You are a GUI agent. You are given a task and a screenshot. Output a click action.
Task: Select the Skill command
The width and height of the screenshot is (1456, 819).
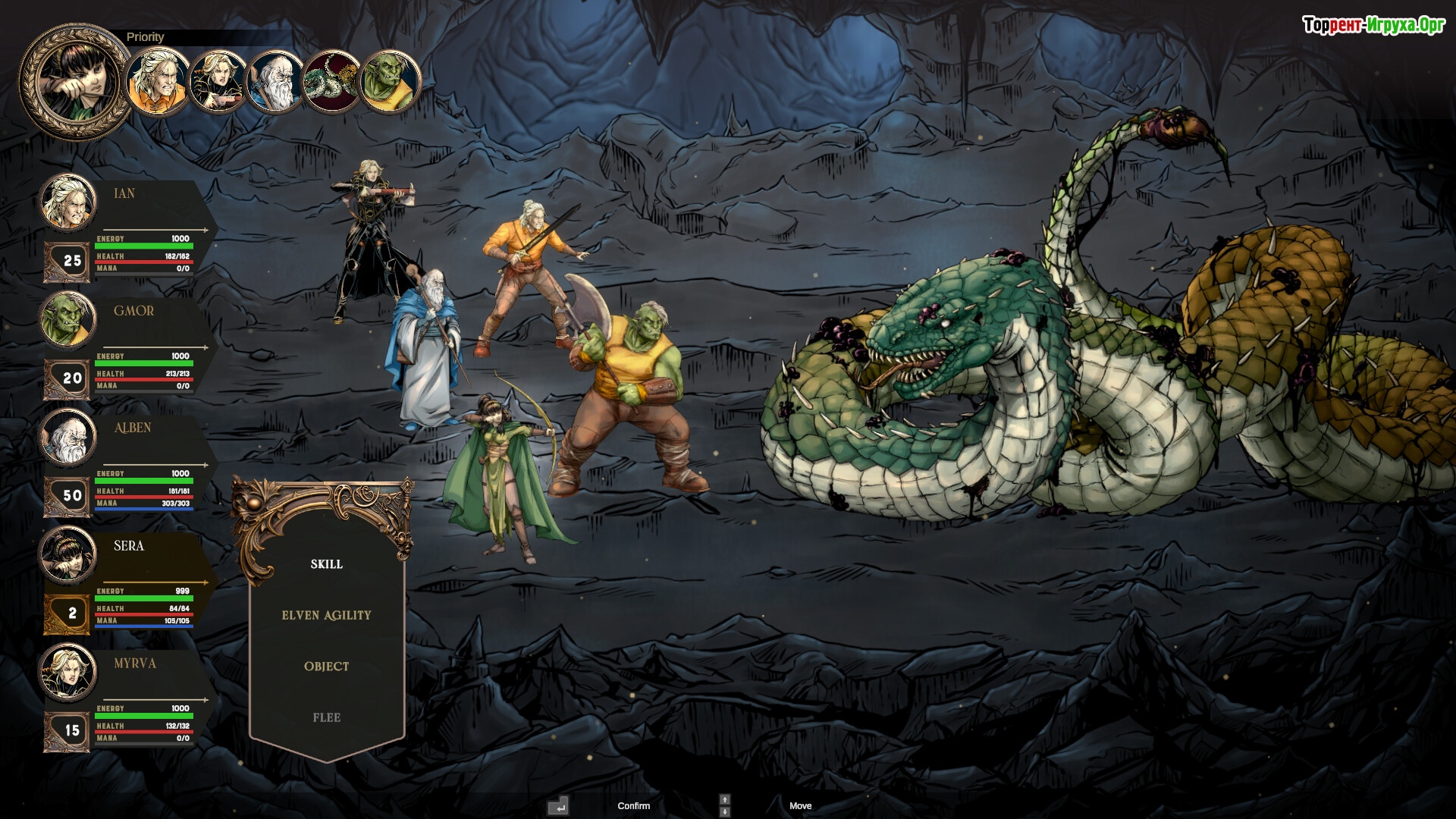[326, 564]
